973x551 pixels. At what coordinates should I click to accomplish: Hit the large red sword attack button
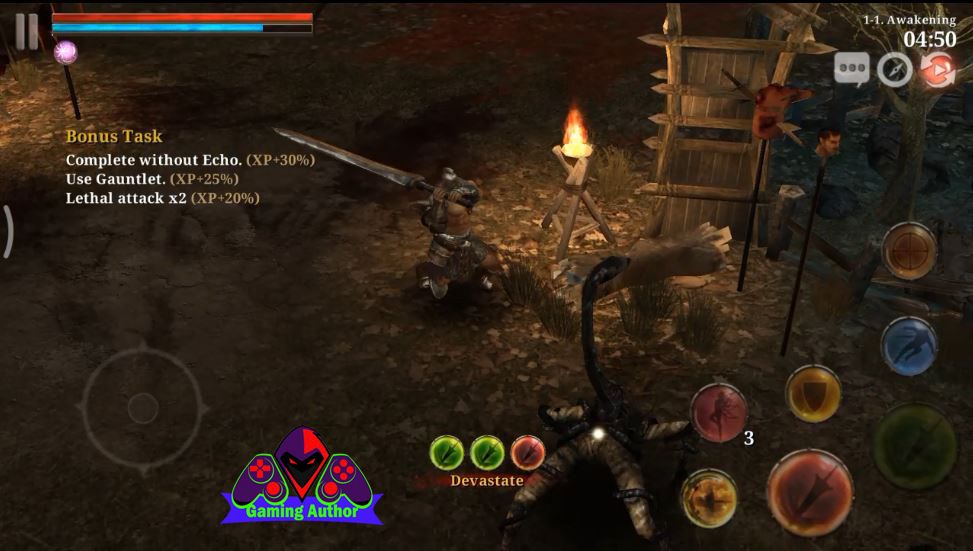click(809, 493)
